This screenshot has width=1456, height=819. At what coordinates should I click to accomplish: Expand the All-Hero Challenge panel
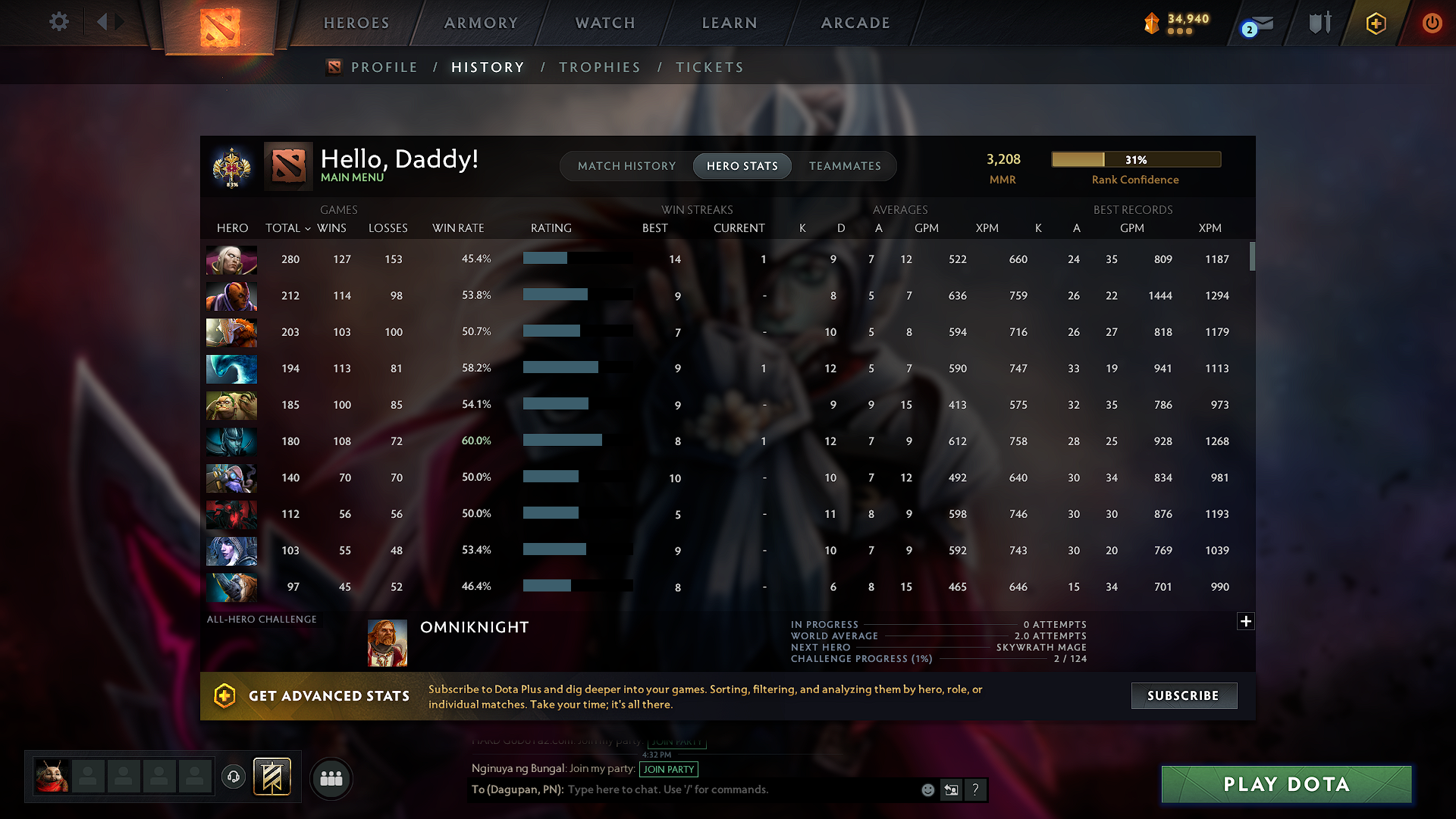(x=1246, y=621)
